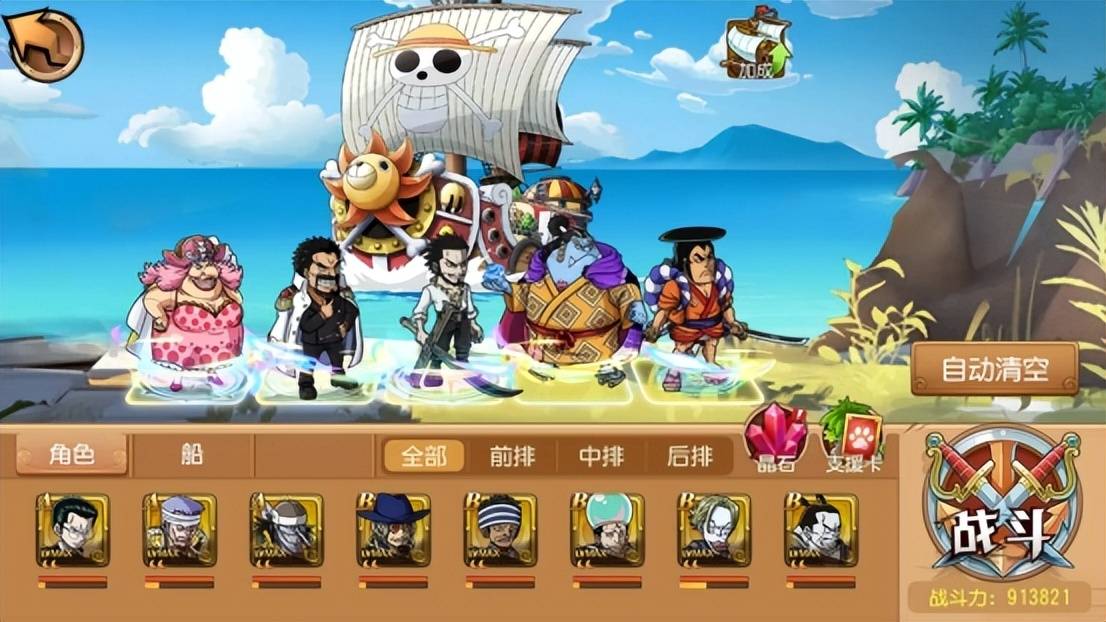The image size is (1106, 622).
Task: Switch to the 船 ship tab
Action: [x=192, y=455]
